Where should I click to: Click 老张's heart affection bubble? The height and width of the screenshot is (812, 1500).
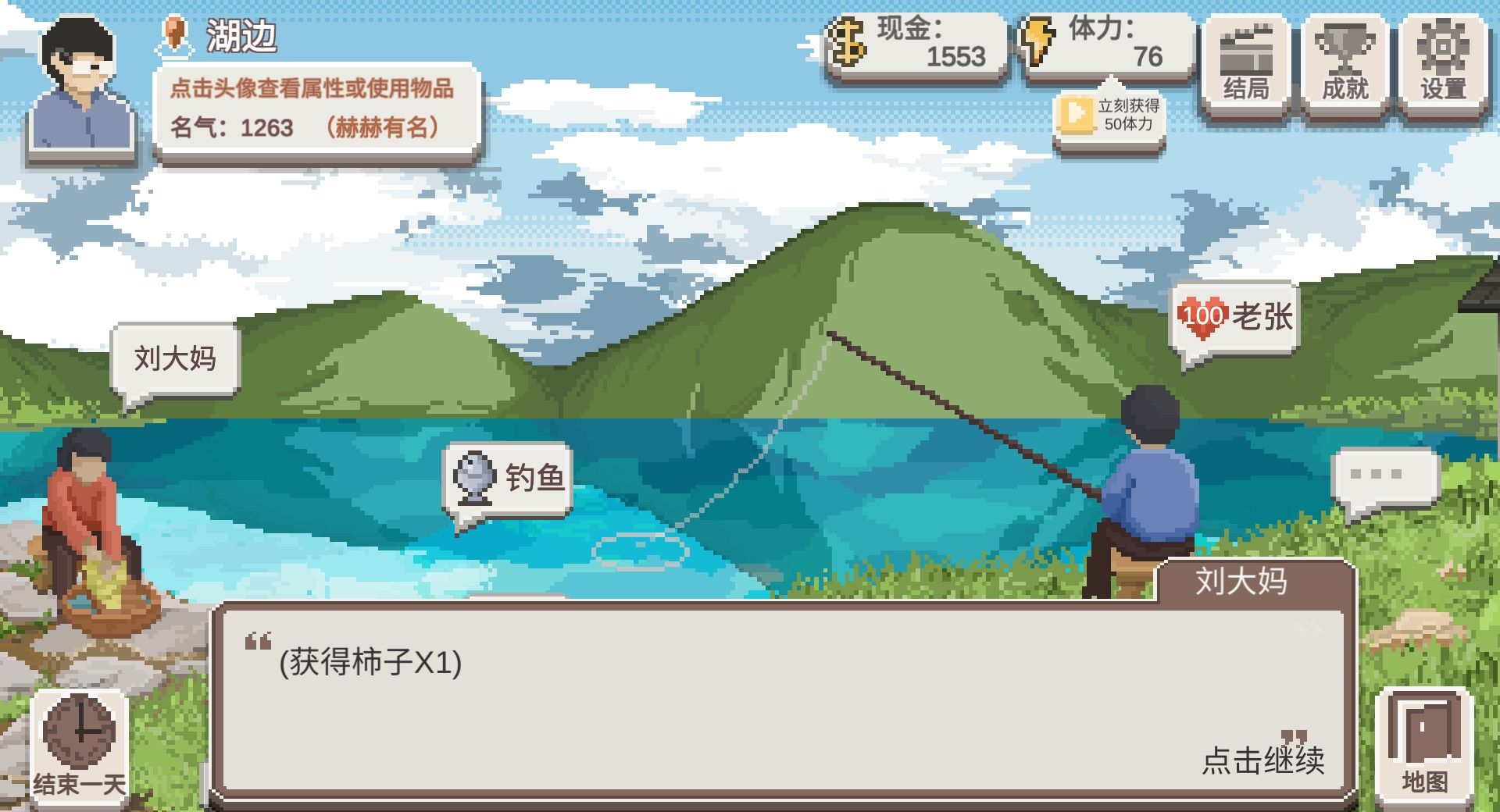[x=1234, y=316]
